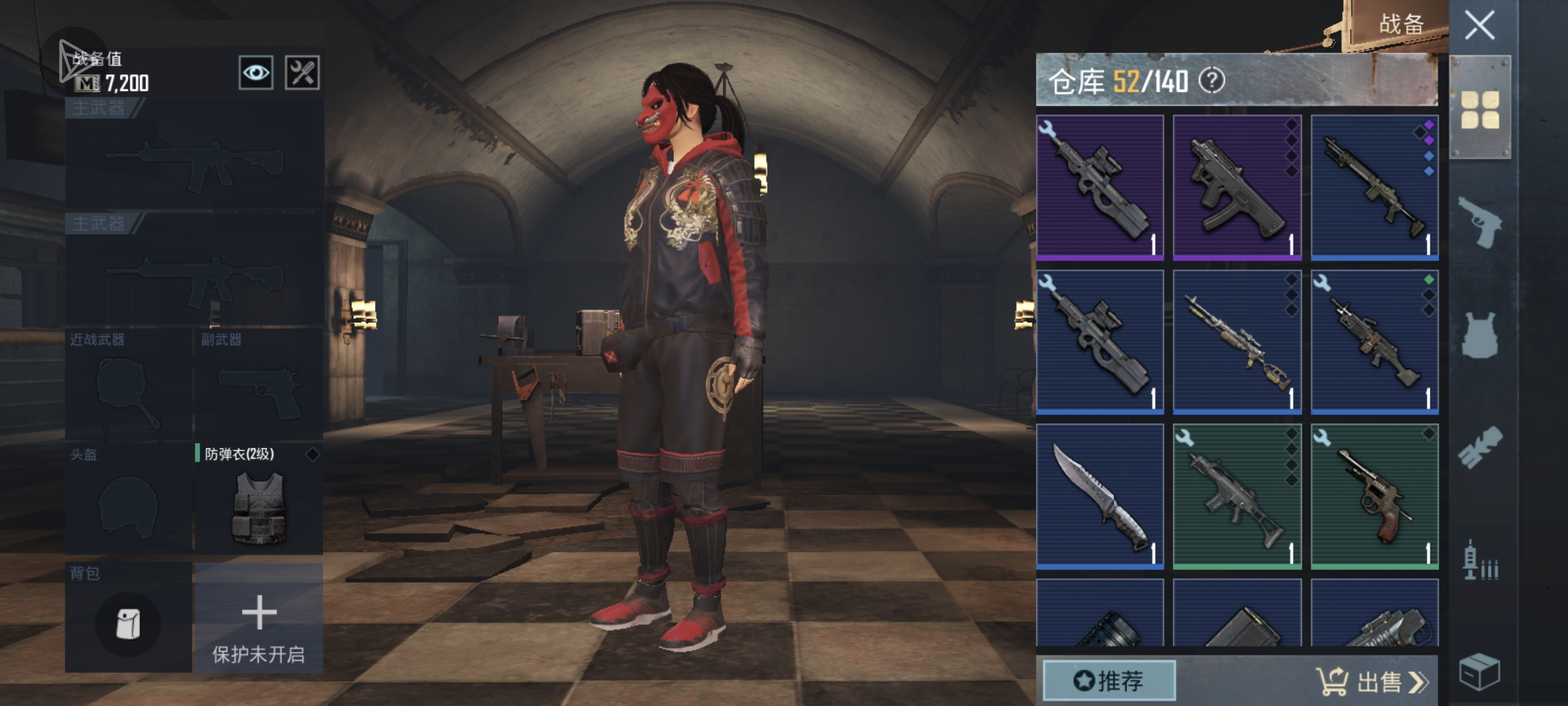Open the 出售 sell option
1568x706 pixels.
tap(1374, 682)
